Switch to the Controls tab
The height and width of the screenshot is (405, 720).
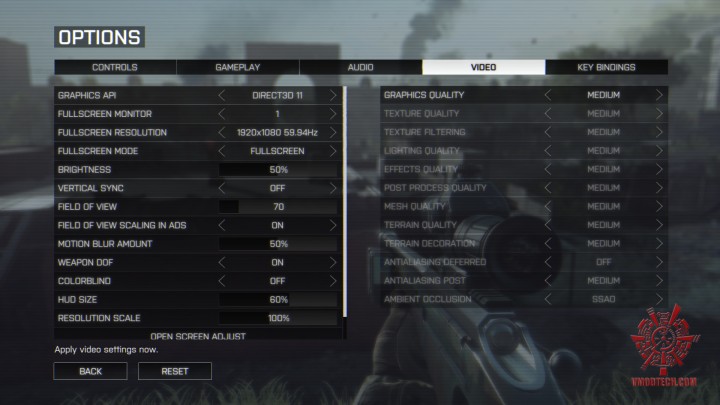click(x=115, y=67)
